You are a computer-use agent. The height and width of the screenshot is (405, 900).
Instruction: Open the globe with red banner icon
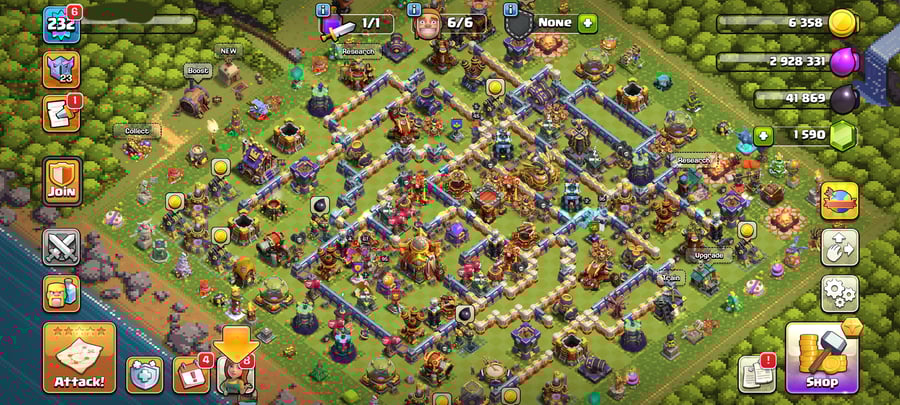tap(839, 200)
